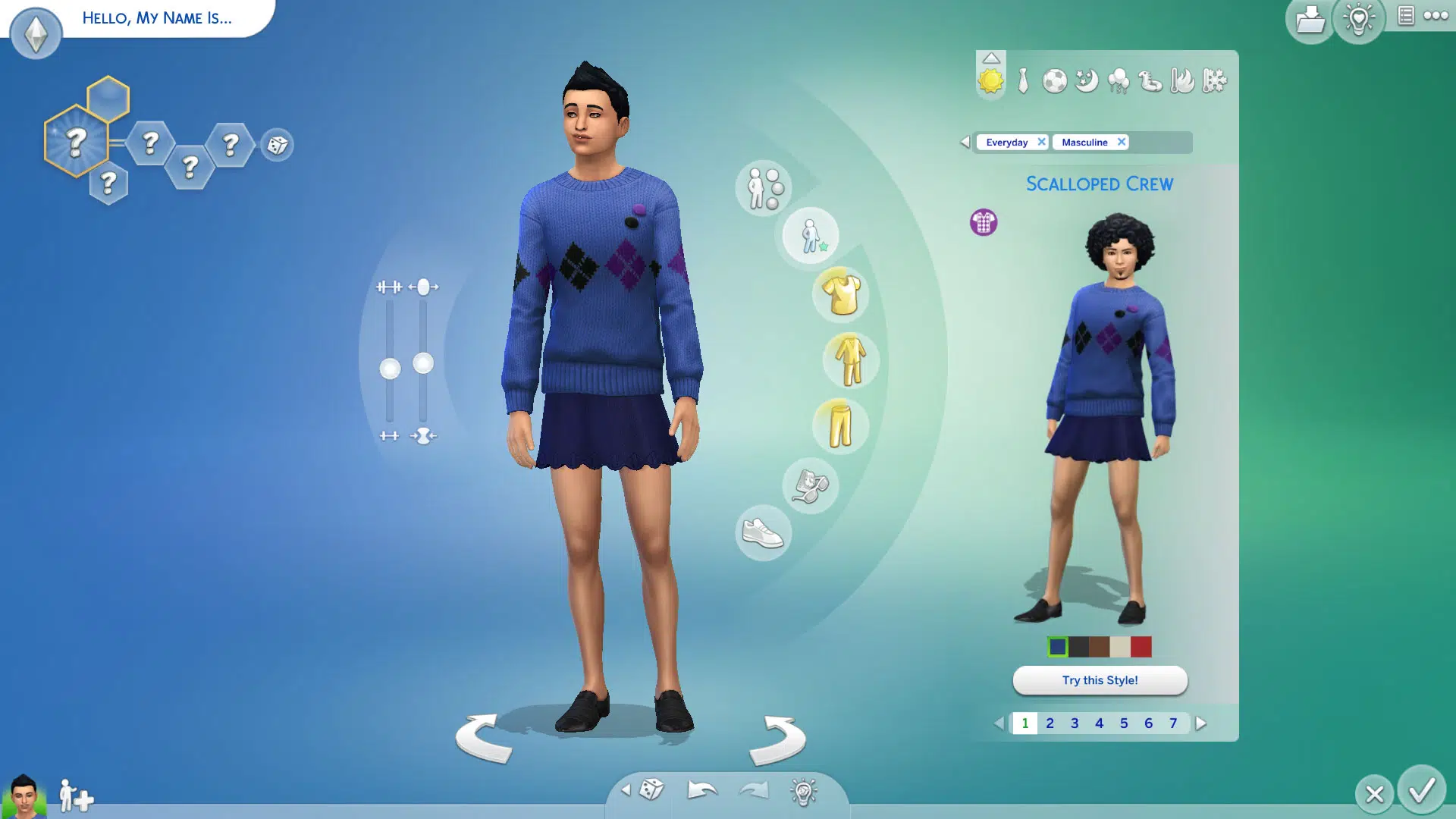Randomize traits with the dice icon
The height and width of the screenshot is (819, 1456).
(277, 145)
